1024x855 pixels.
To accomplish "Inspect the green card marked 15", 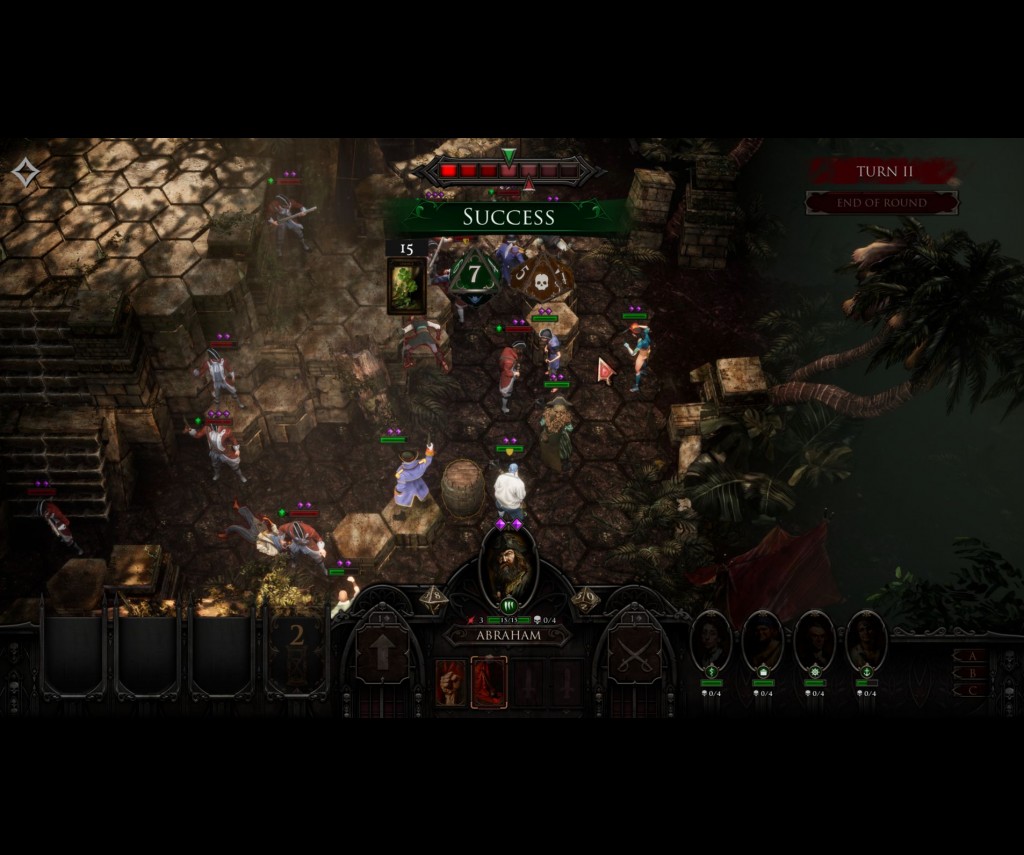I will (x=407, y=285).
